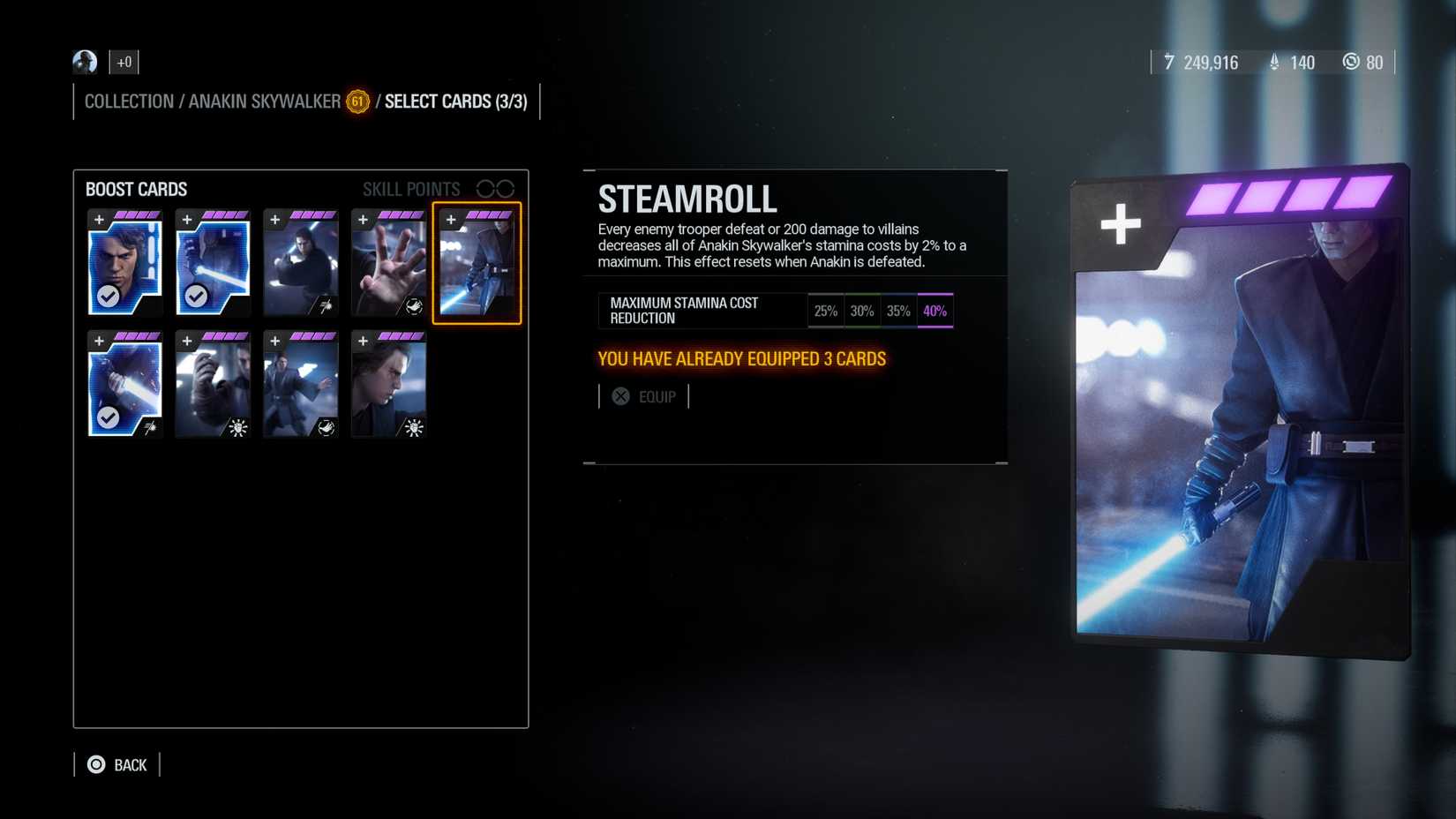This screenshot has width=1456, height=819.
Task: Click the plus upgrade icon on the Steamroll card
Action: pyautogui.click(x=453, y=218)
